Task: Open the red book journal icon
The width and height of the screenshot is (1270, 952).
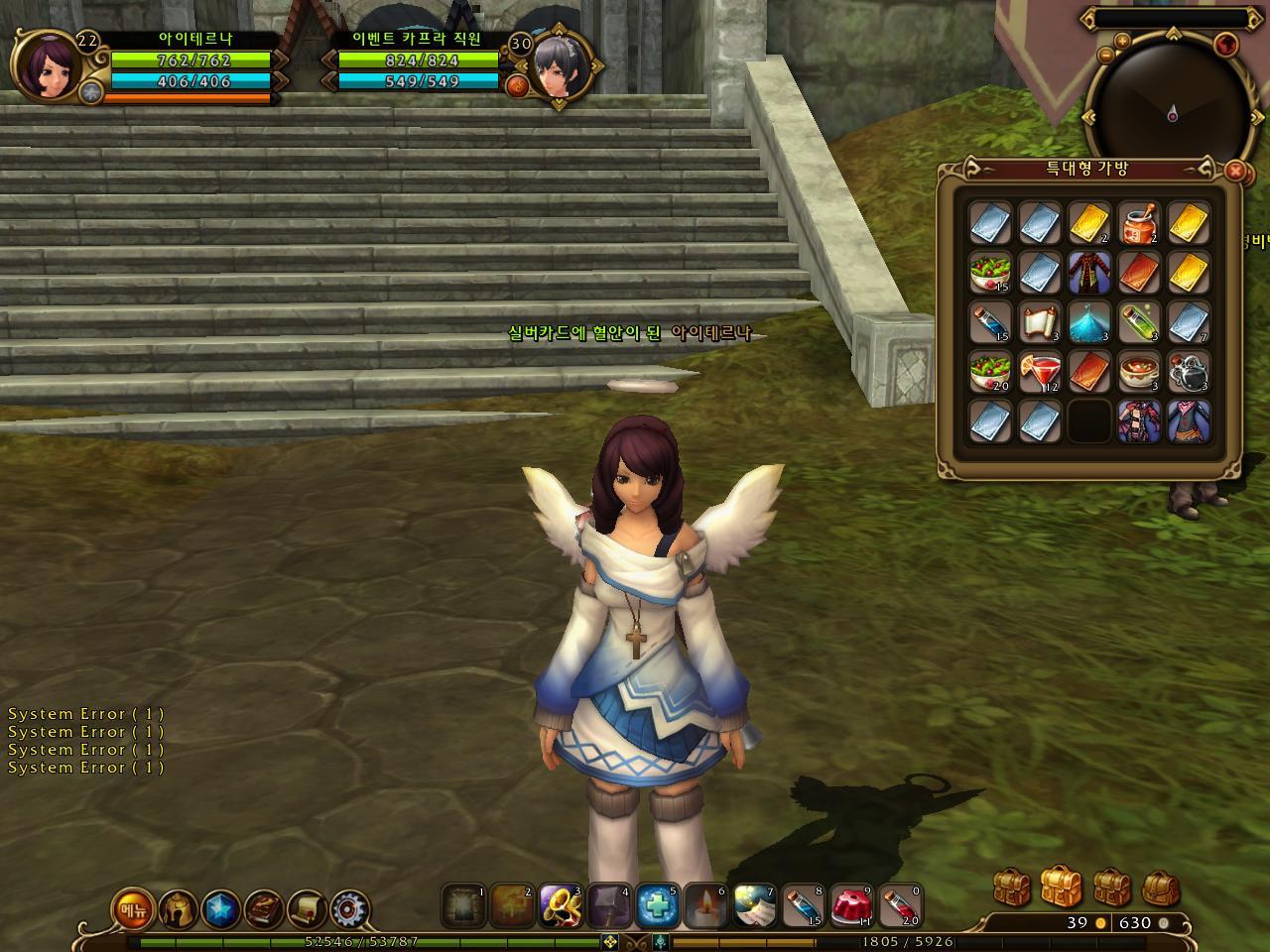Action: (264, 908)
